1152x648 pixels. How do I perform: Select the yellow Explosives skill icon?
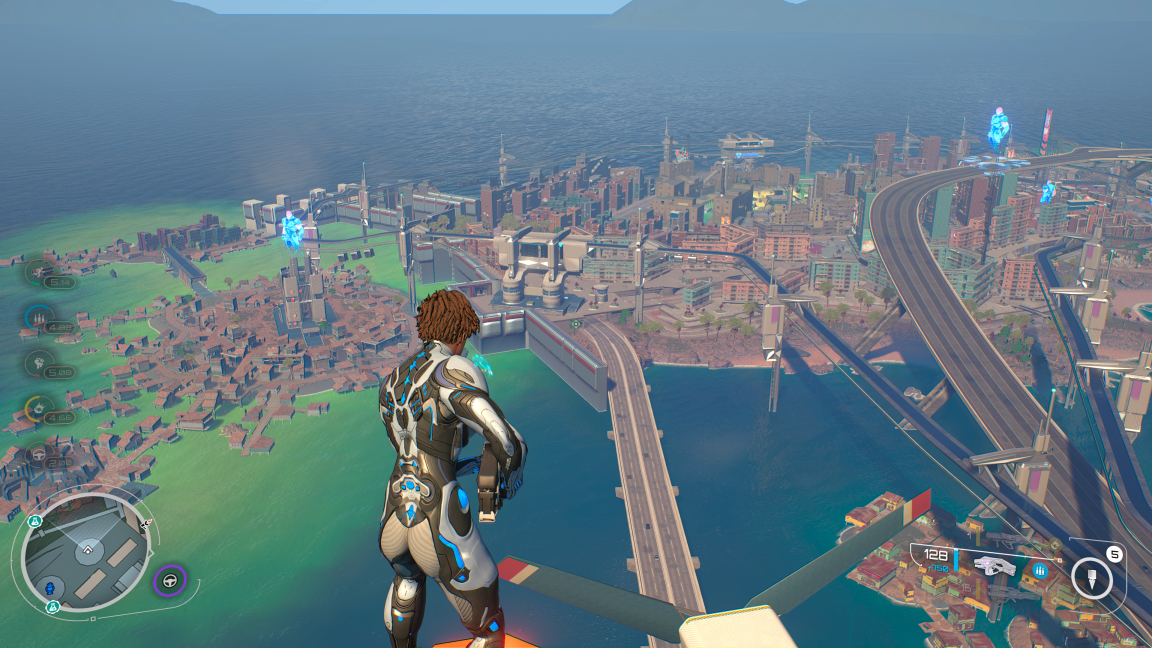pyautogui.click(x=39, y=408)
